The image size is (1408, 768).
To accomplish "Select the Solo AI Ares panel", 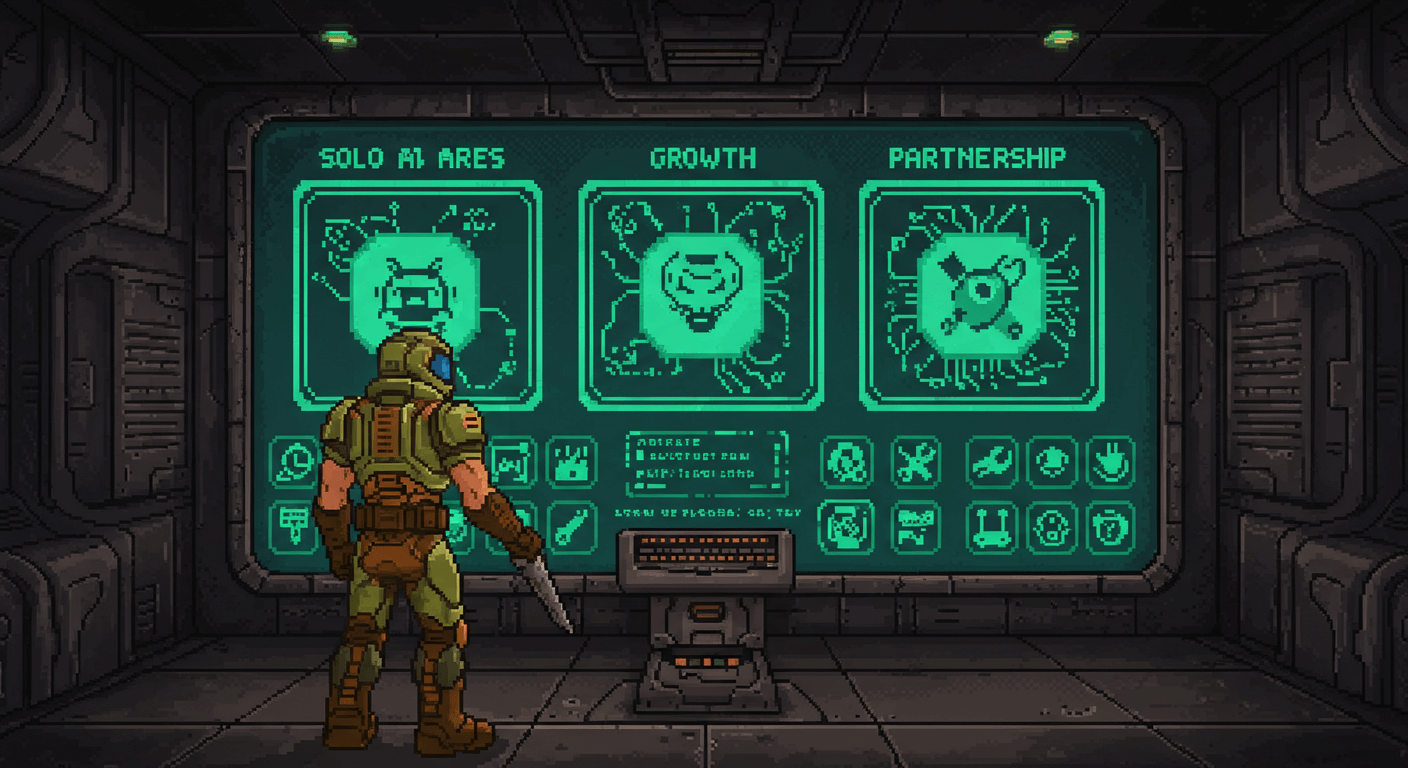I will (418, 295).
